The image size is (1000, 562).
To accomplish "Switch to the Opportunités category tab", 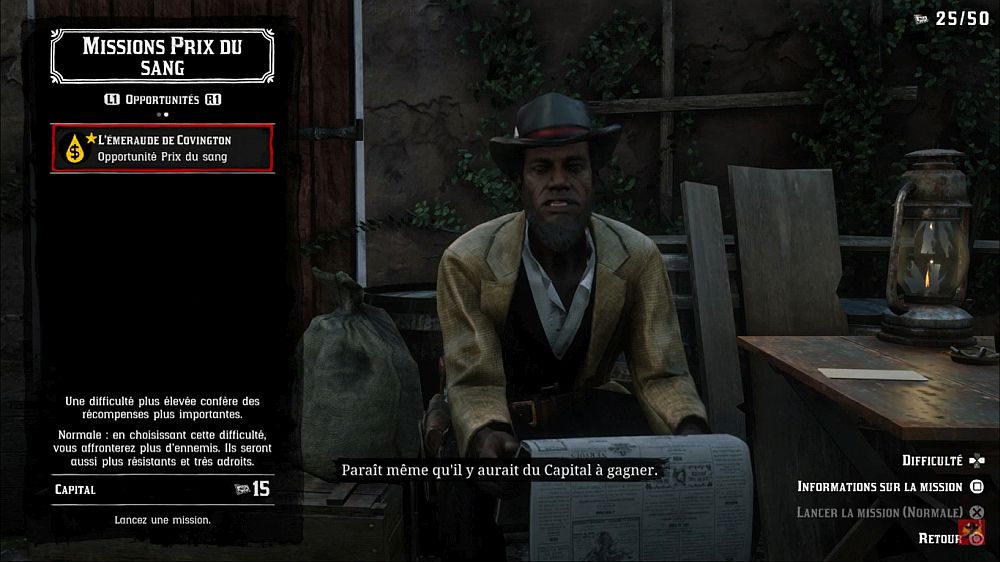I will coord(162,100).
